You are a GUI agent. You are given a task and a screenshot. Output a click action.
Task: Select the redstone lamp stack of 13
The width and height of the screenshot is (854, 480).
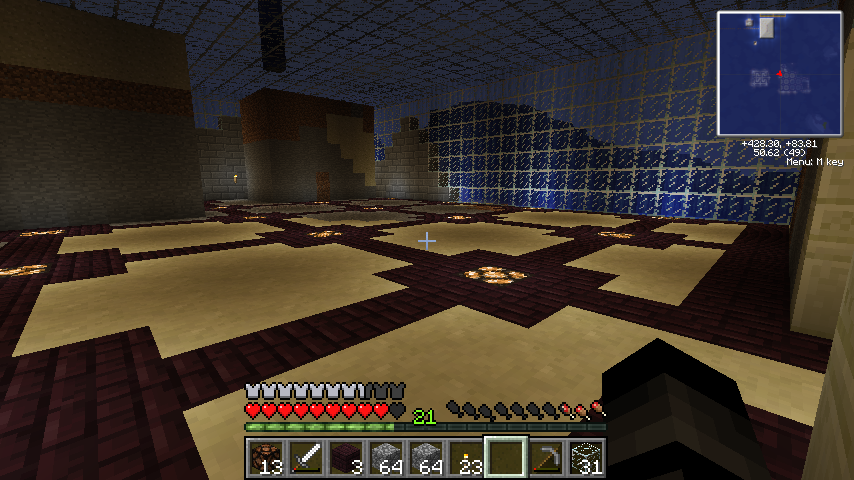(x=265, y=458)
